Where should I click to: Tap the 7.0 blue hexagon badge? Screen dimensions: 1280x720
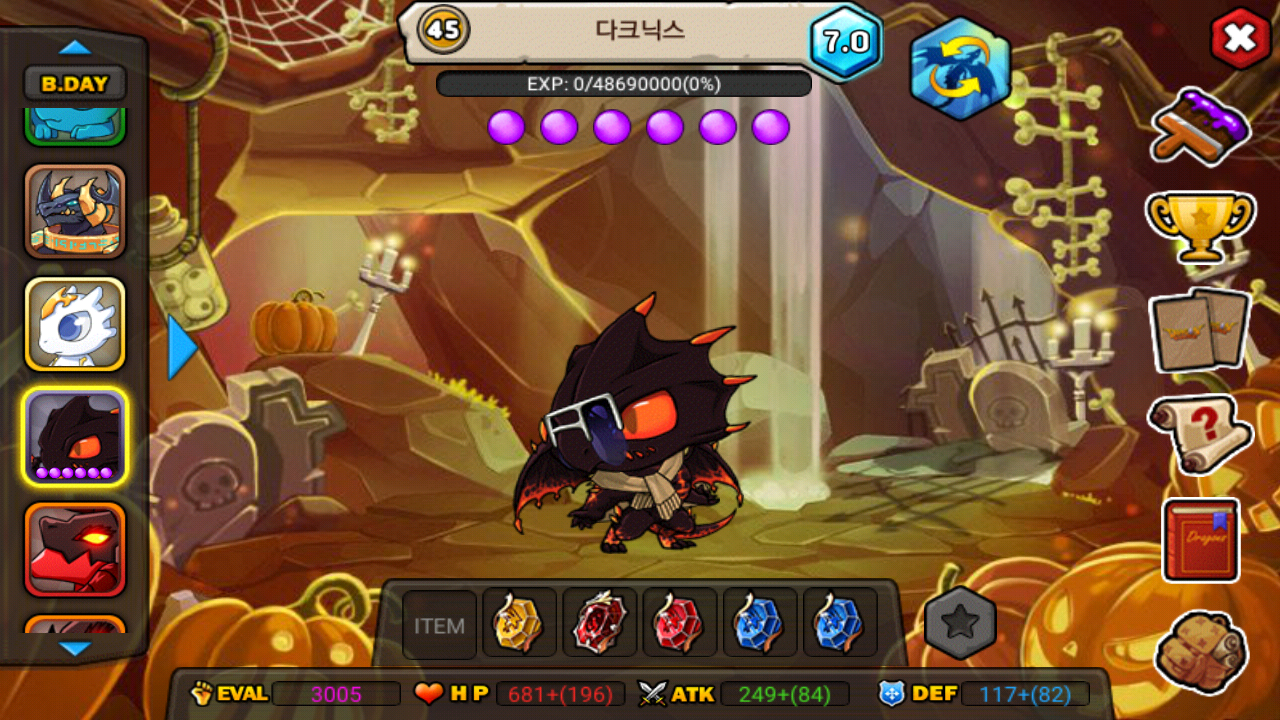845,42
